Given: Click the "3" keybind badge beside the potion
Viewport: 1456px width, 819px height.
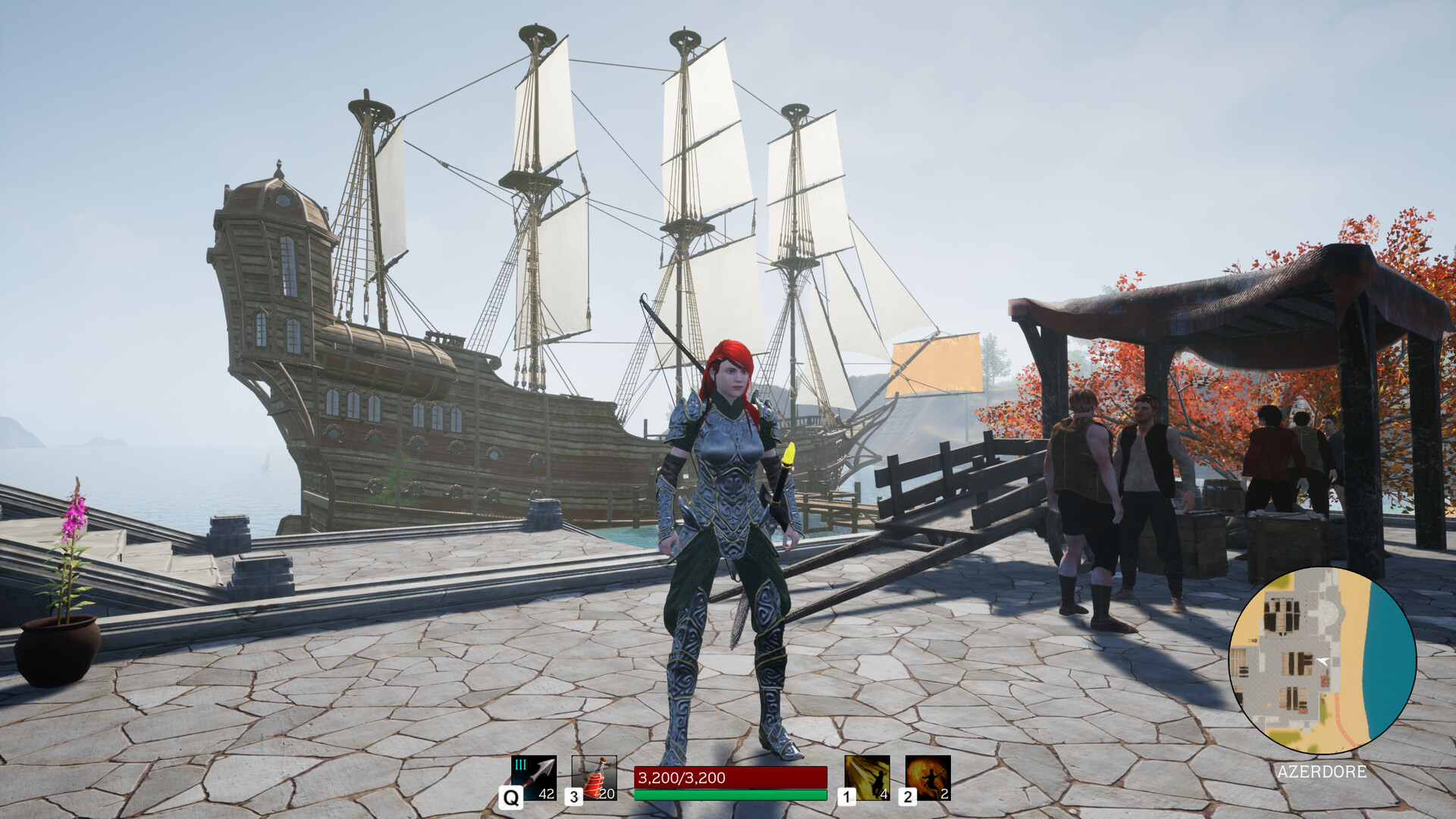Looking at the screenshot, I should click(574, 798).
